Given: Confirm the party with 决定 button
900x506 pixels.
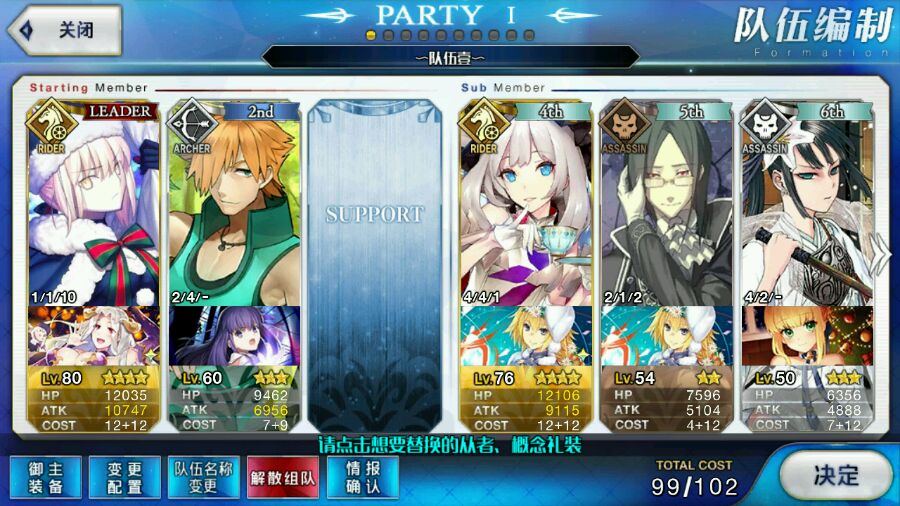Looking at the screenshot, I should [834, 475].
